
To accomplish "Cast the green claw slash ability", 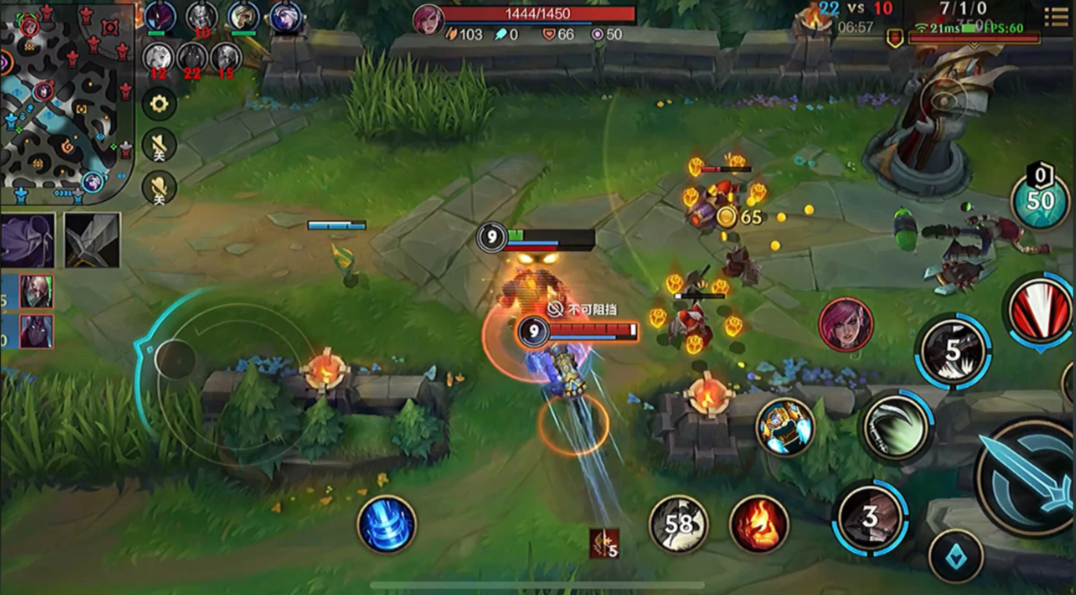I will (896, 428).
